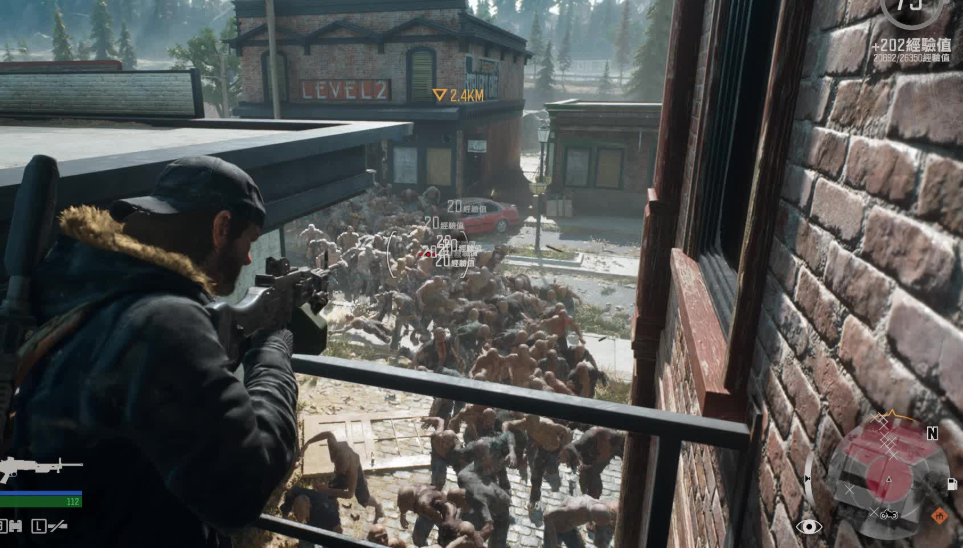
Task: Click the yellow 2.4KM objective waypoint marker
Action: click(439, 95)
